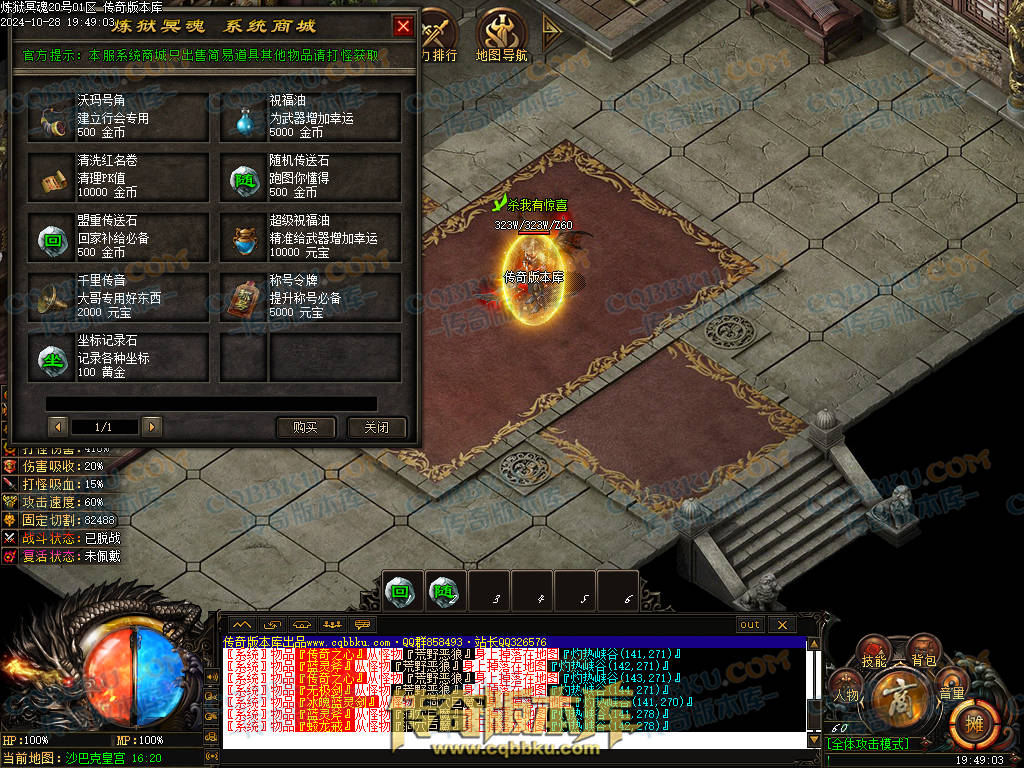
Task: Open the 背包 bag button
Action: [x=923, y=660]
